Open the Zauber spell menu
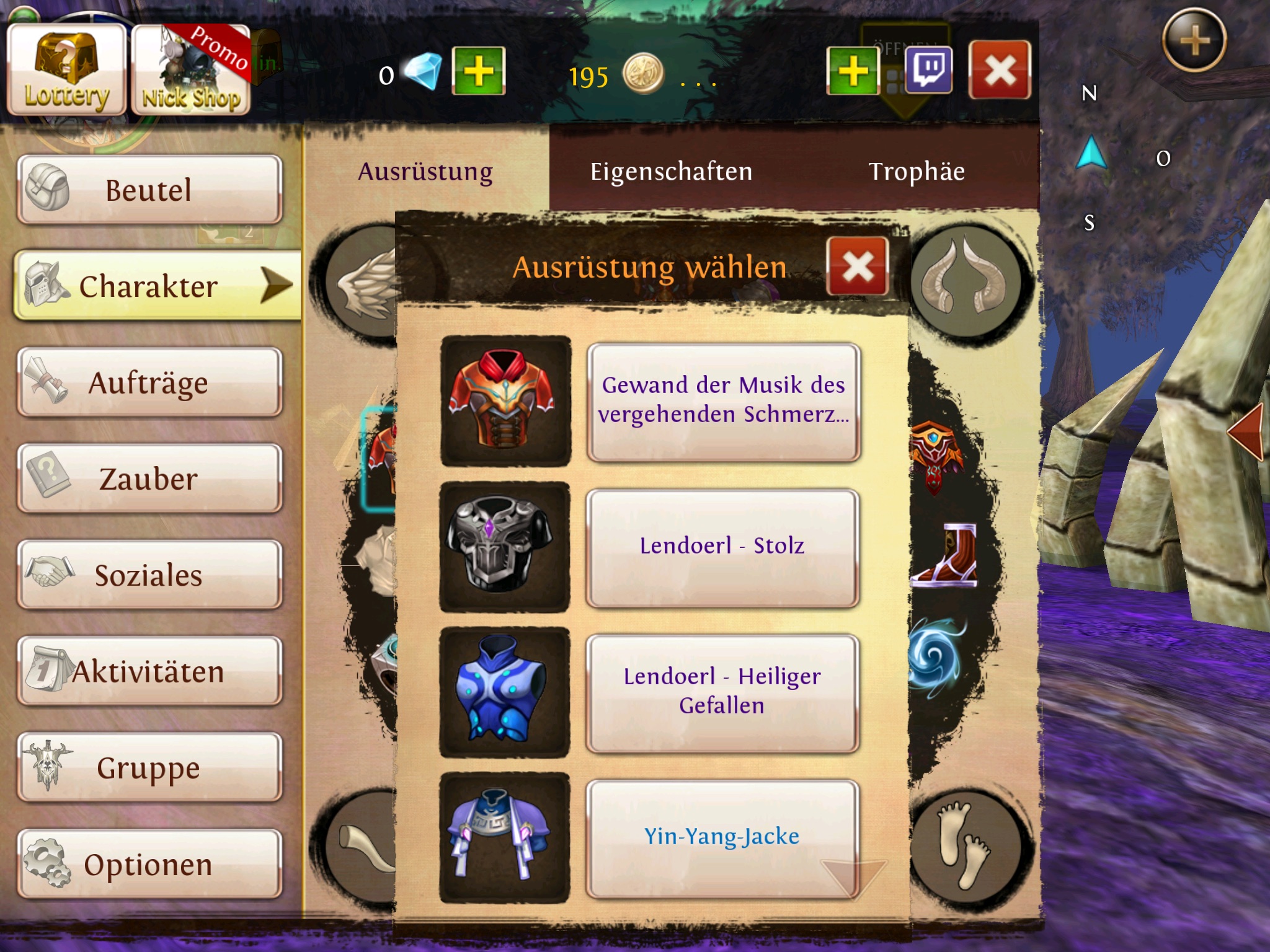 (149, 479)
